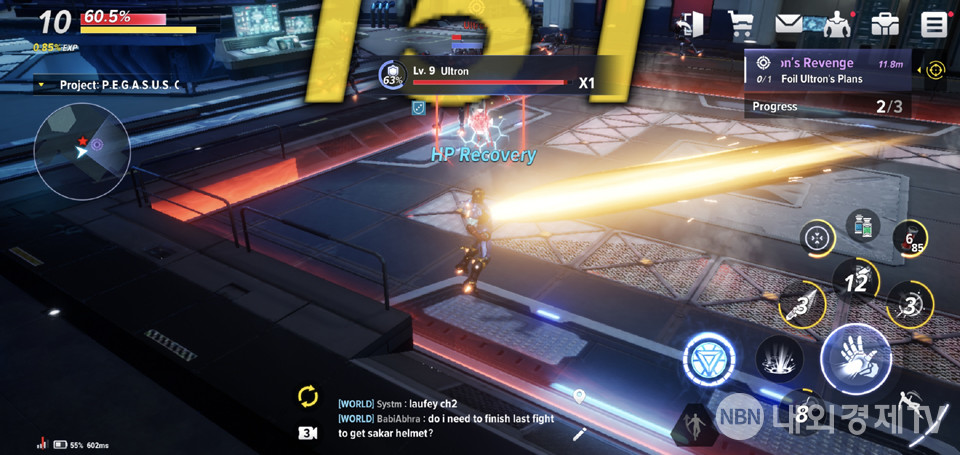Activate the repulsor hand basic attack
This screenshot has width=960, height=455.
coord(855,357)
